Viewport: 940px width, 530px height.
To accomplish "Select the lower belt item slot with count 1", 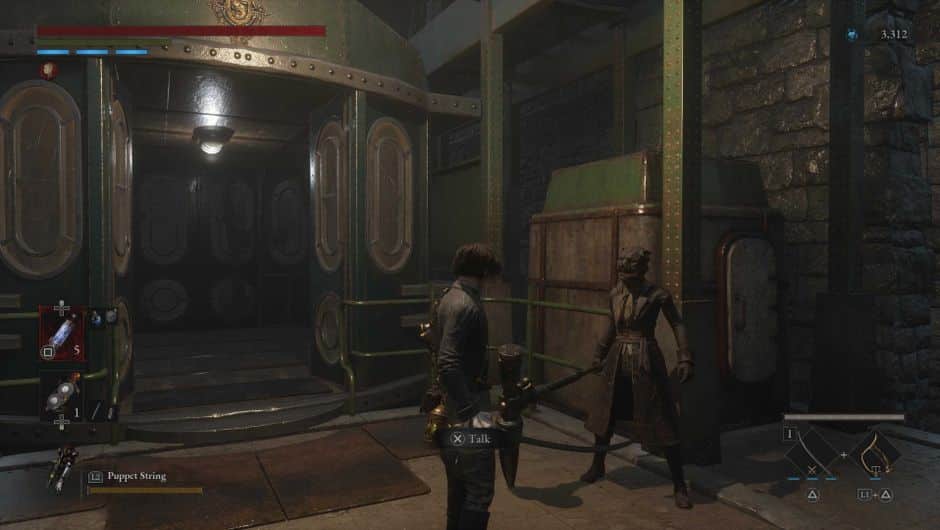I will click(61, 394).
